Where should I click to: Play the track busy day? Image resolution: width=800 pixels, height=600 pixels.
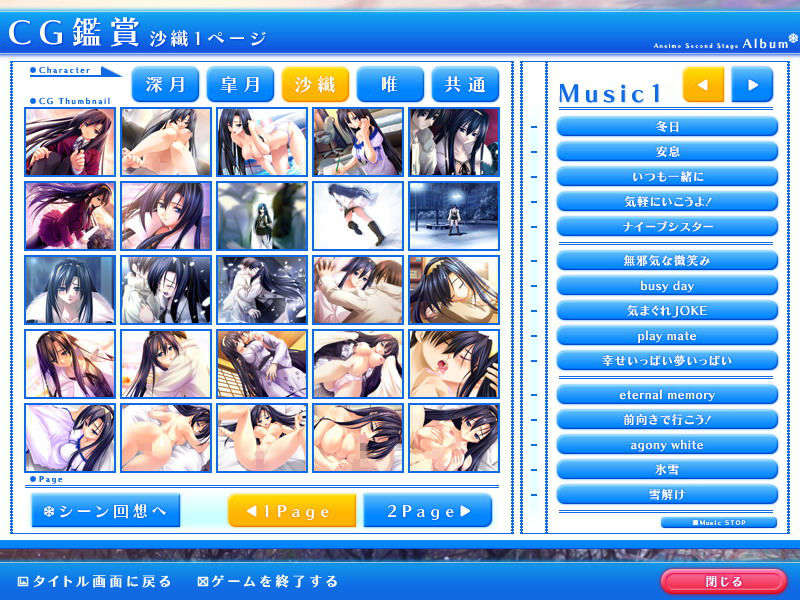pos(667,286)
